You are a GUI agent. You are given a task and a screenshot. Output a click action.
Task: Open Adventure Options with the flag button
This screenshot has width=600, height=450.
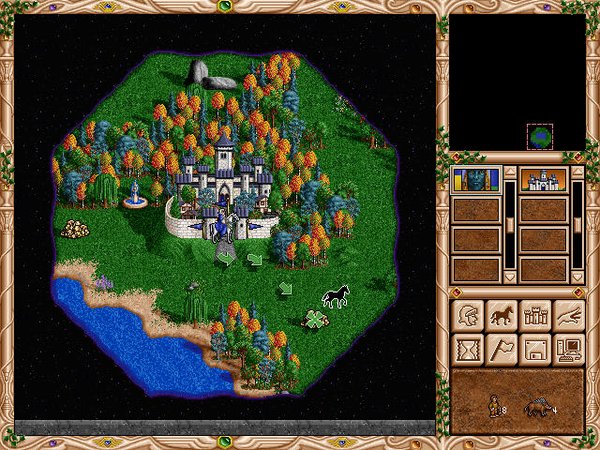point(502,349)
